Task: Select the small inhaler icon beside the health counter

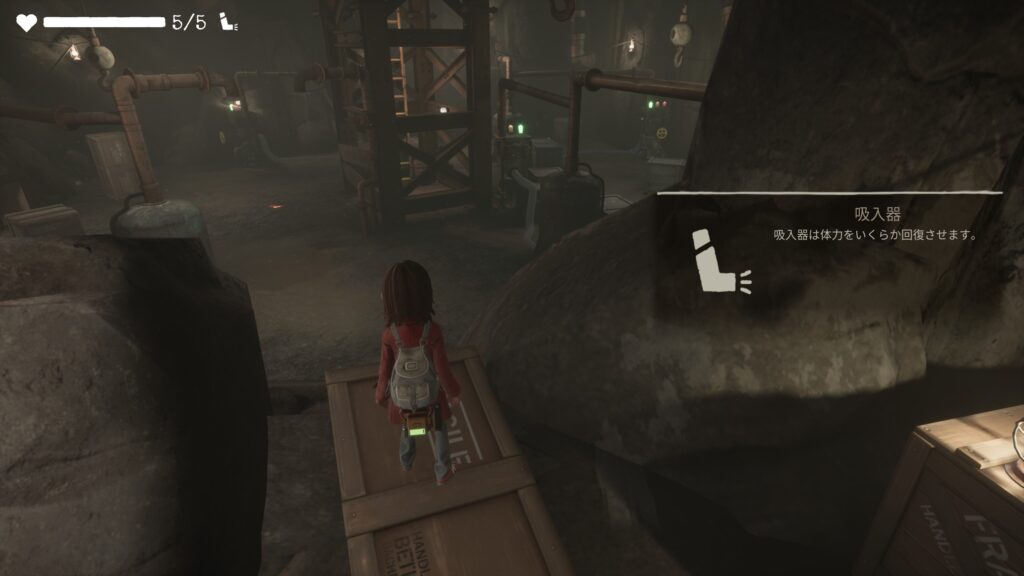Action: [227, 23]
